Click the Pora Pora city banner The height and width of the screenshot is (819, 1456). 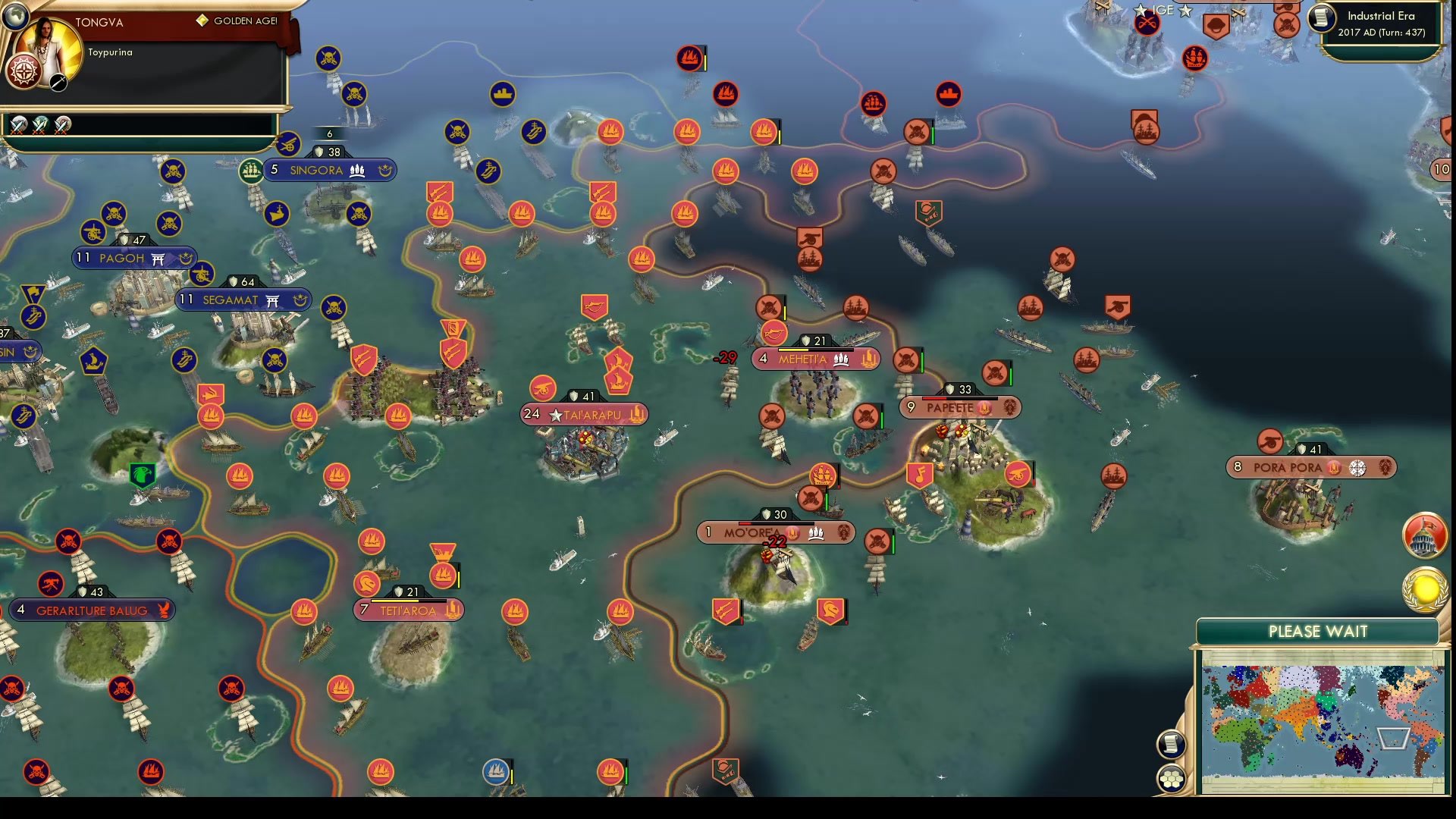[x=1310, y=467]
